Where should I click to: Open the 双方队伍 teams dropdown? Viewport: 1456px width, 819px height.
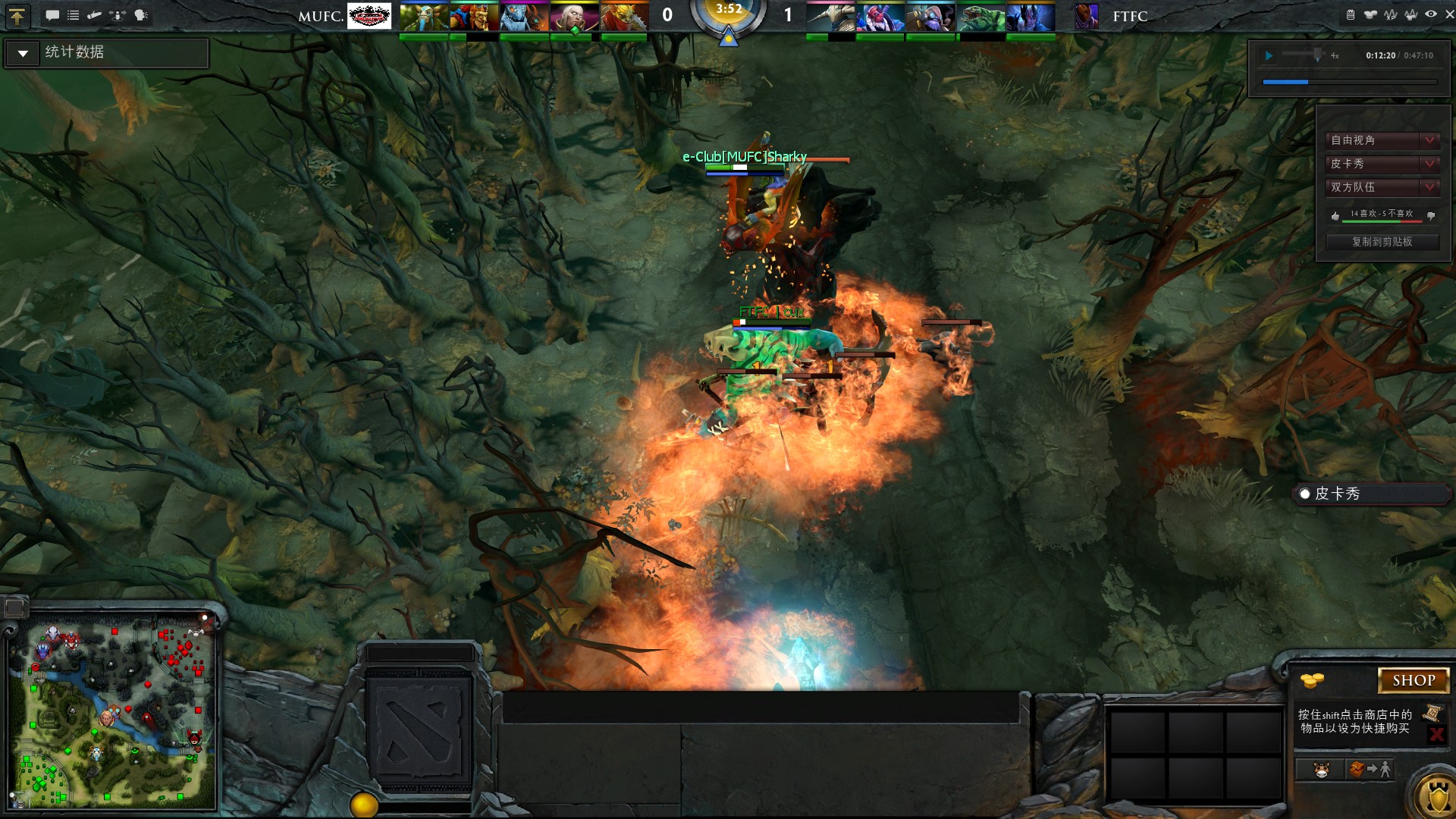(1382, 187)
